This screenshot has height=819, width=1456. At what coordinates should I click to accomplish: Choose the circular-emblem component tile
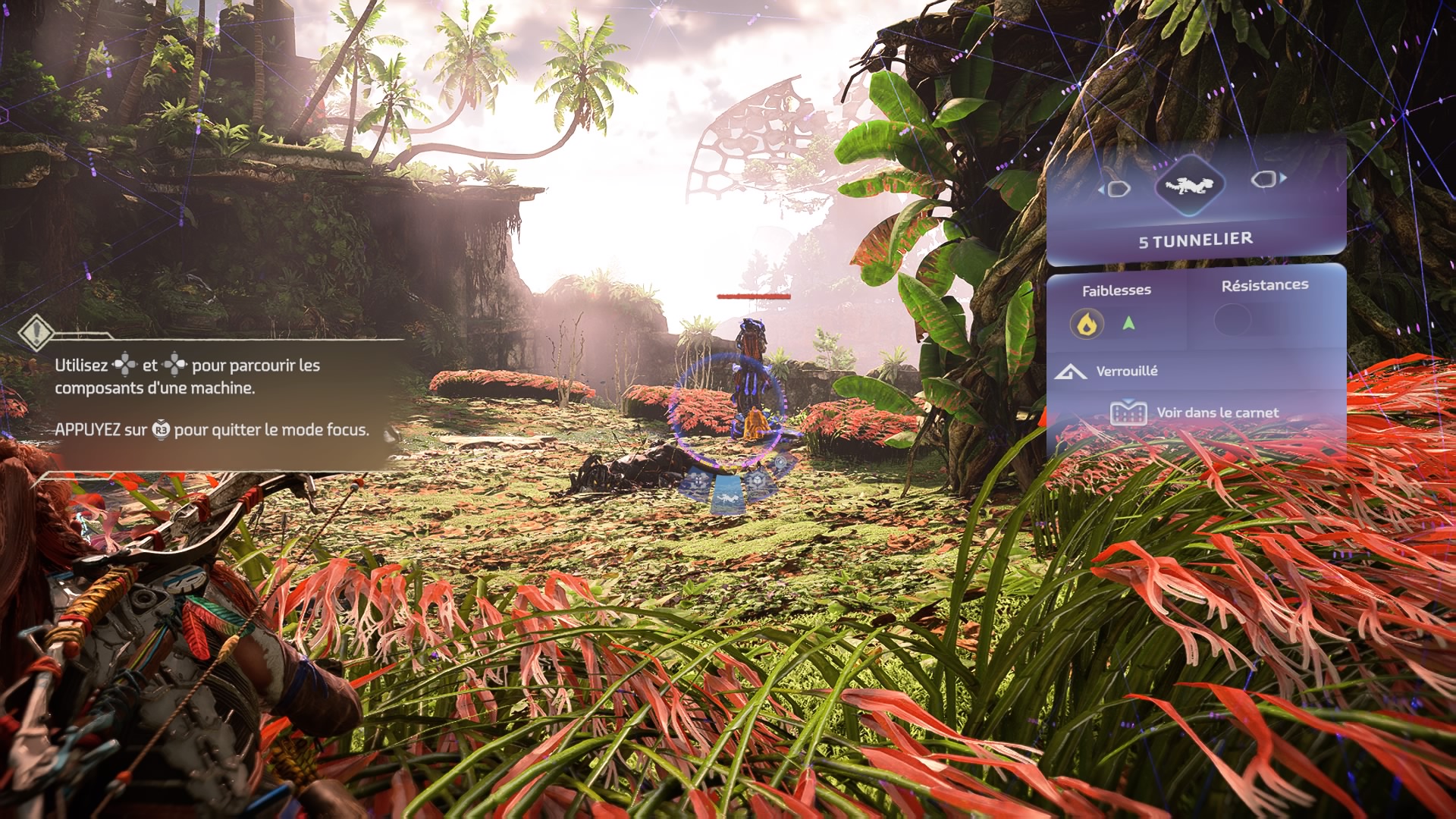click(780, 462)
